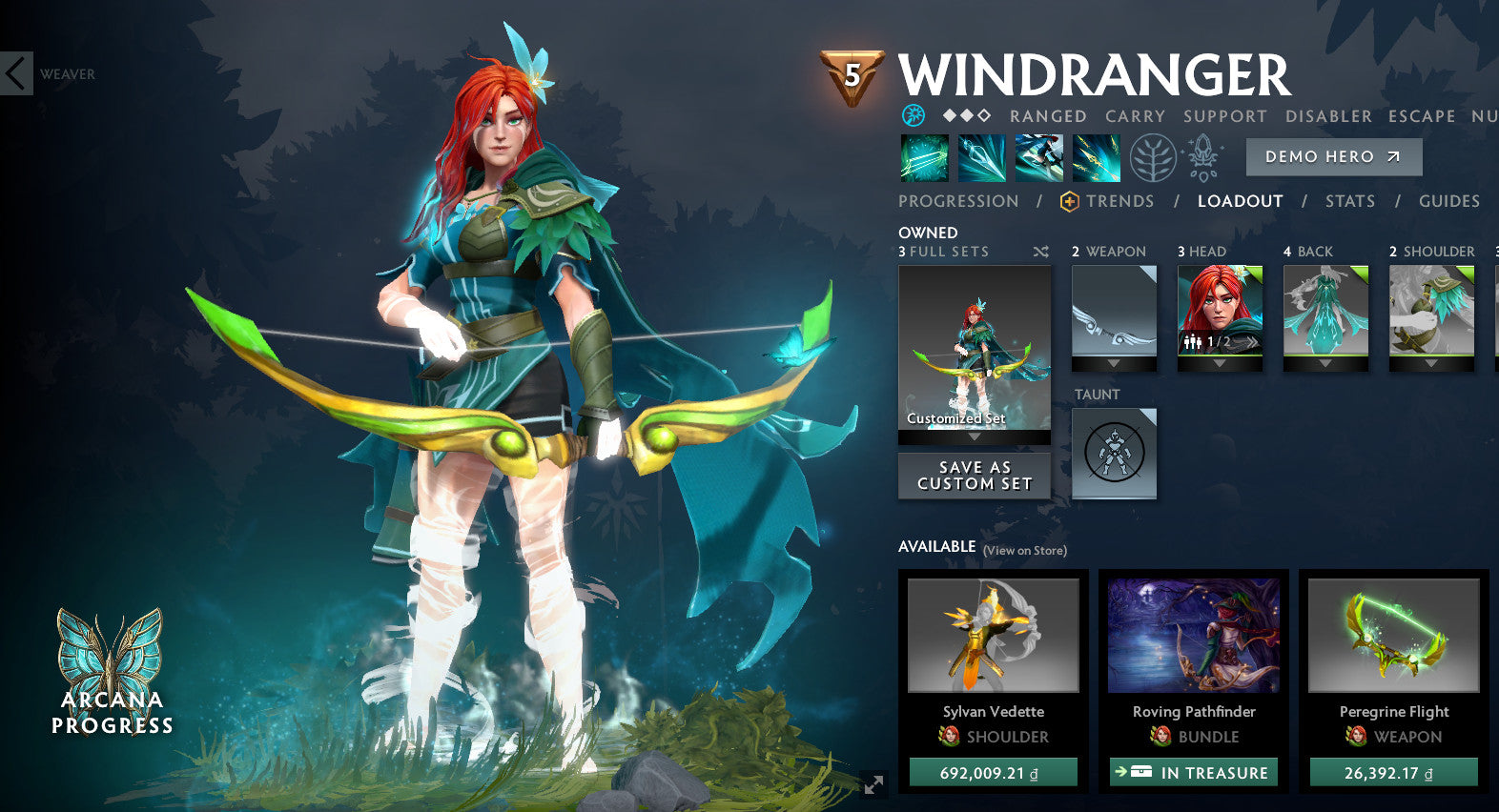The image size is (1499, 812).
Task: Click the hero attribute icon beside the difficulty dots
Action: (x=913, y=115)
